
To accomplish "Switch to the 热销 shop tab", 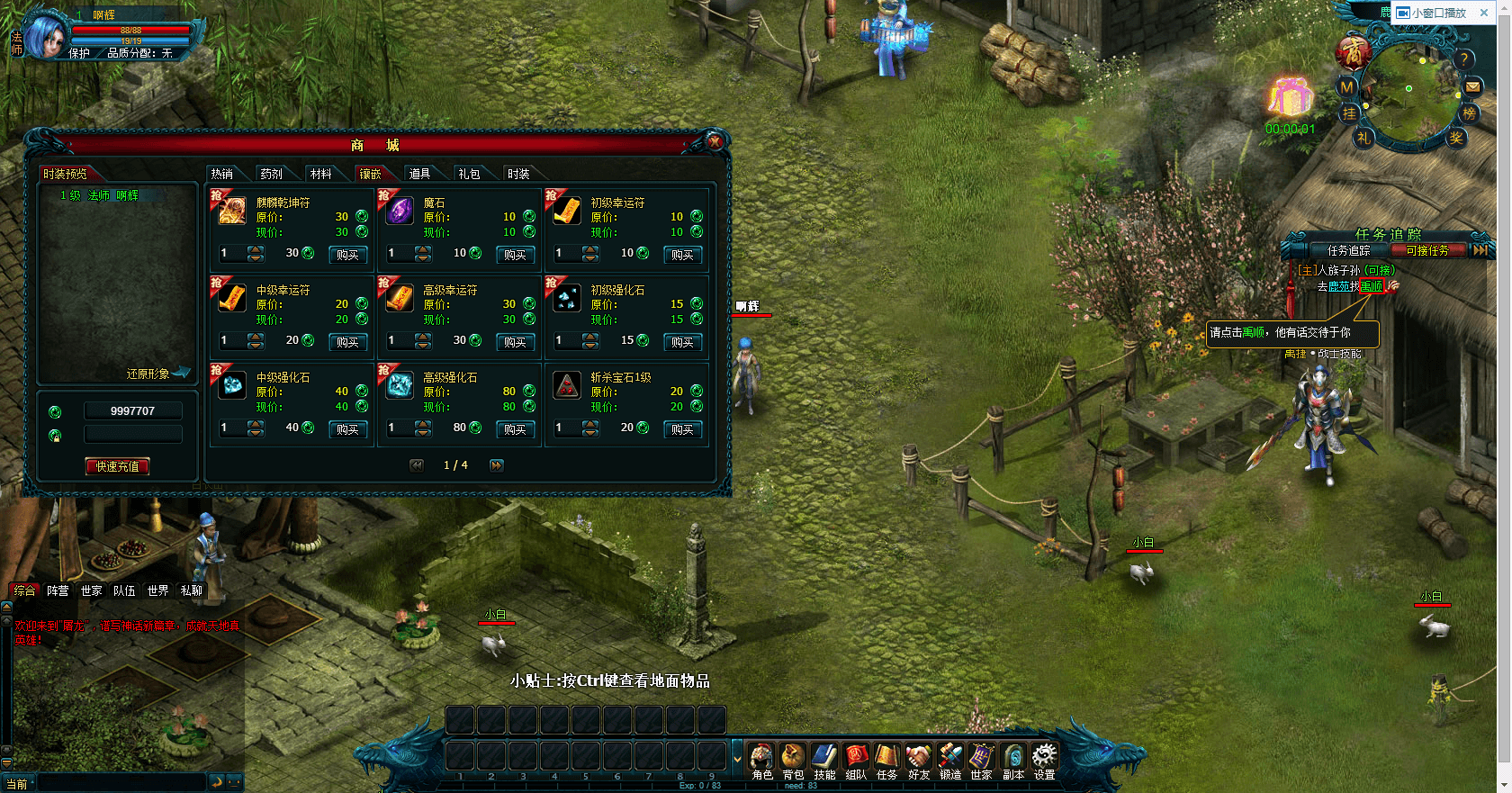I will pyautogui.click(x=222, y=174).
